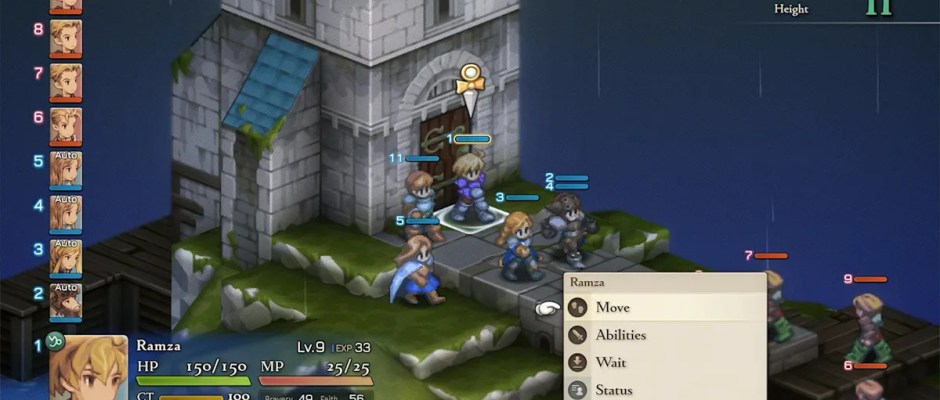Select turn order portrait number 6
Screen dimensions: 940x400
click(x=66, y=125)
